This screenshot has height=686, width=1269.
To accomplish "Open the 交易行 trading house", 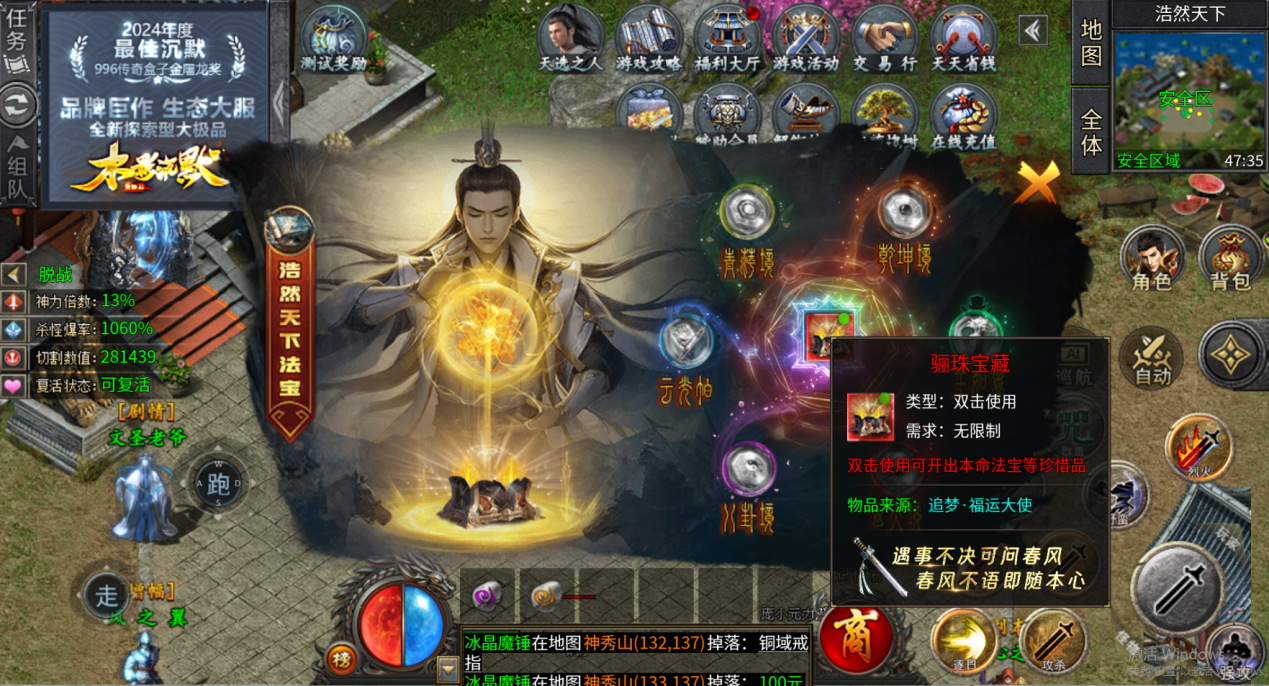I will pyautogui.click(x=885, y=42).
